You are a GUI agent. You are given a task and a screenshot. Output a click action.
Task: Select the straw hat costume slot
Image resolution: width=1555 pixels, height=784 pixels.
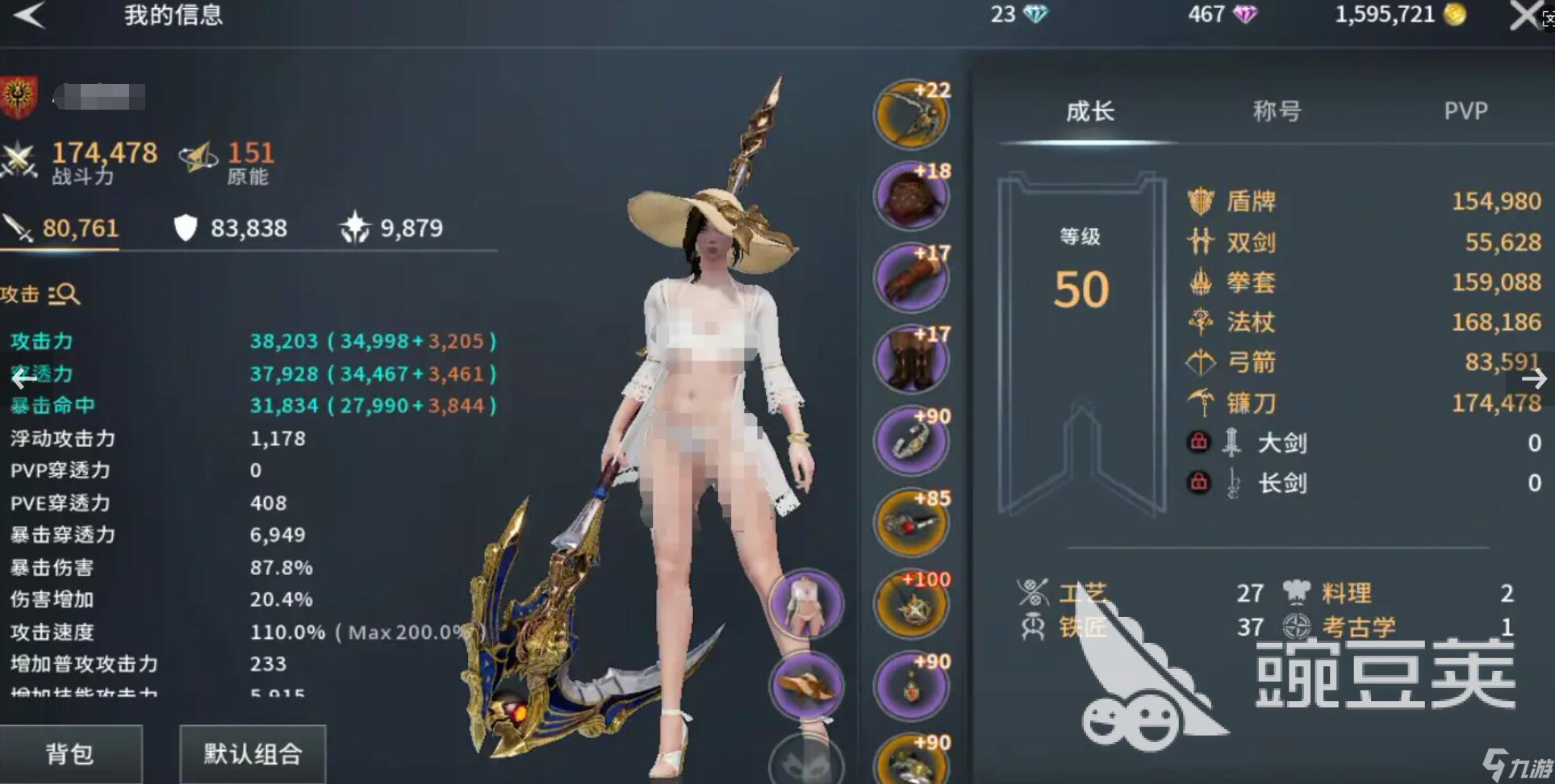point(806,686)
